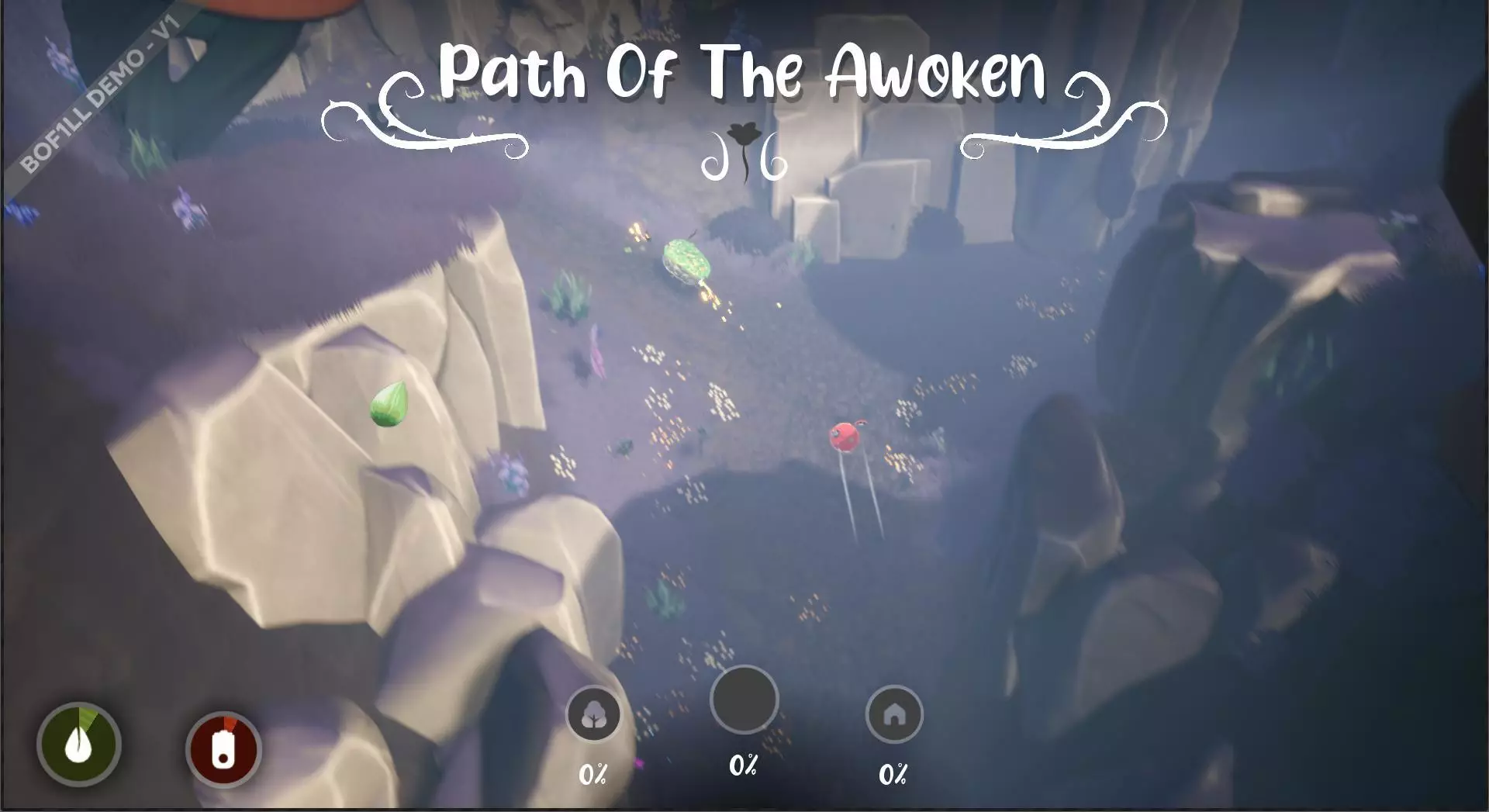
Task: Activate the red creature ability icon
Action: pyautogui.click(x=223, y=745)
